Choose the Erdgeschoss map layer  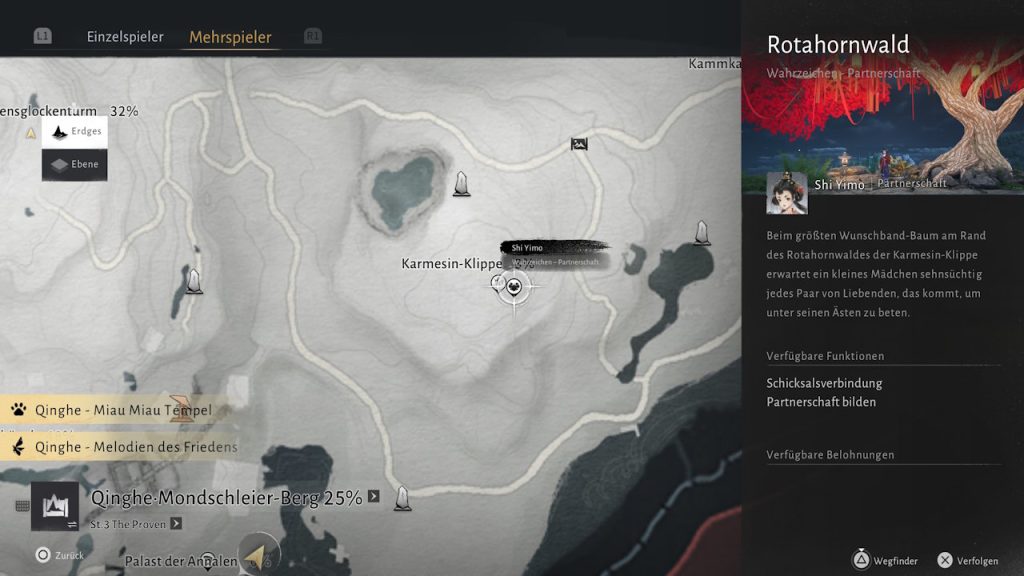tap(74, 132)
